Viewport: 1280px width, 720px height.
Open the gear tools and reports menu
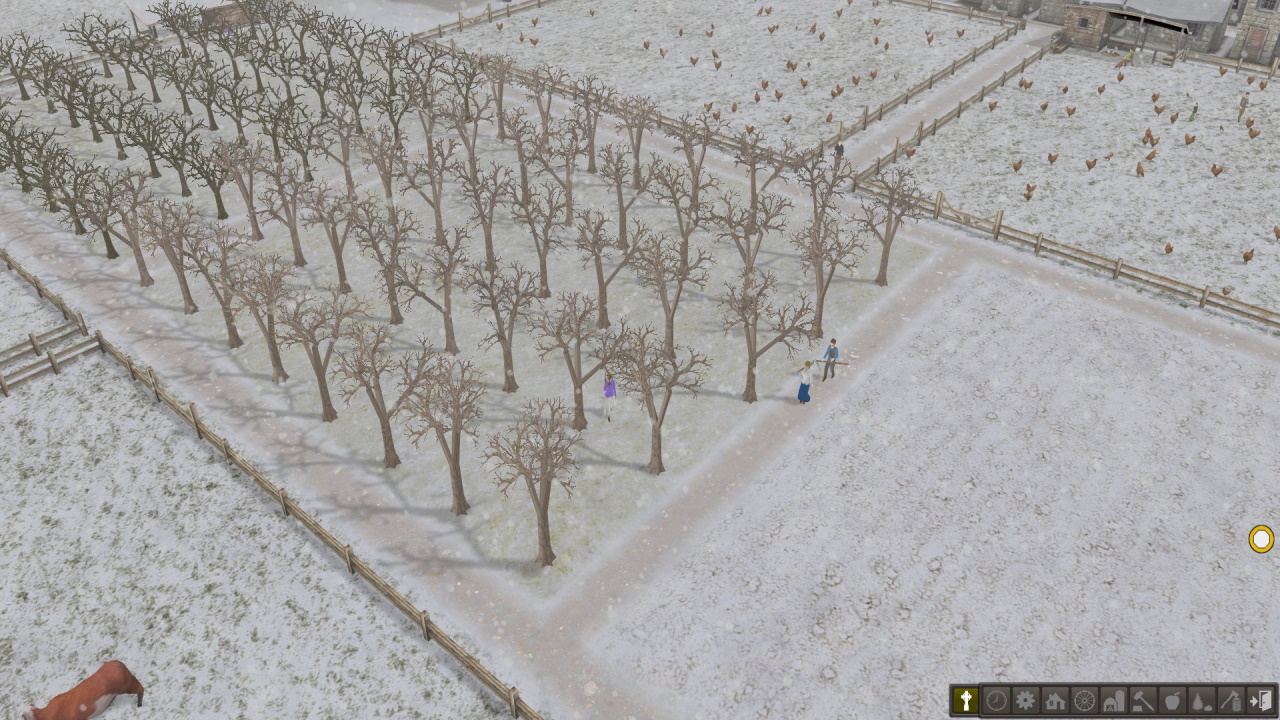(1025, 700)
